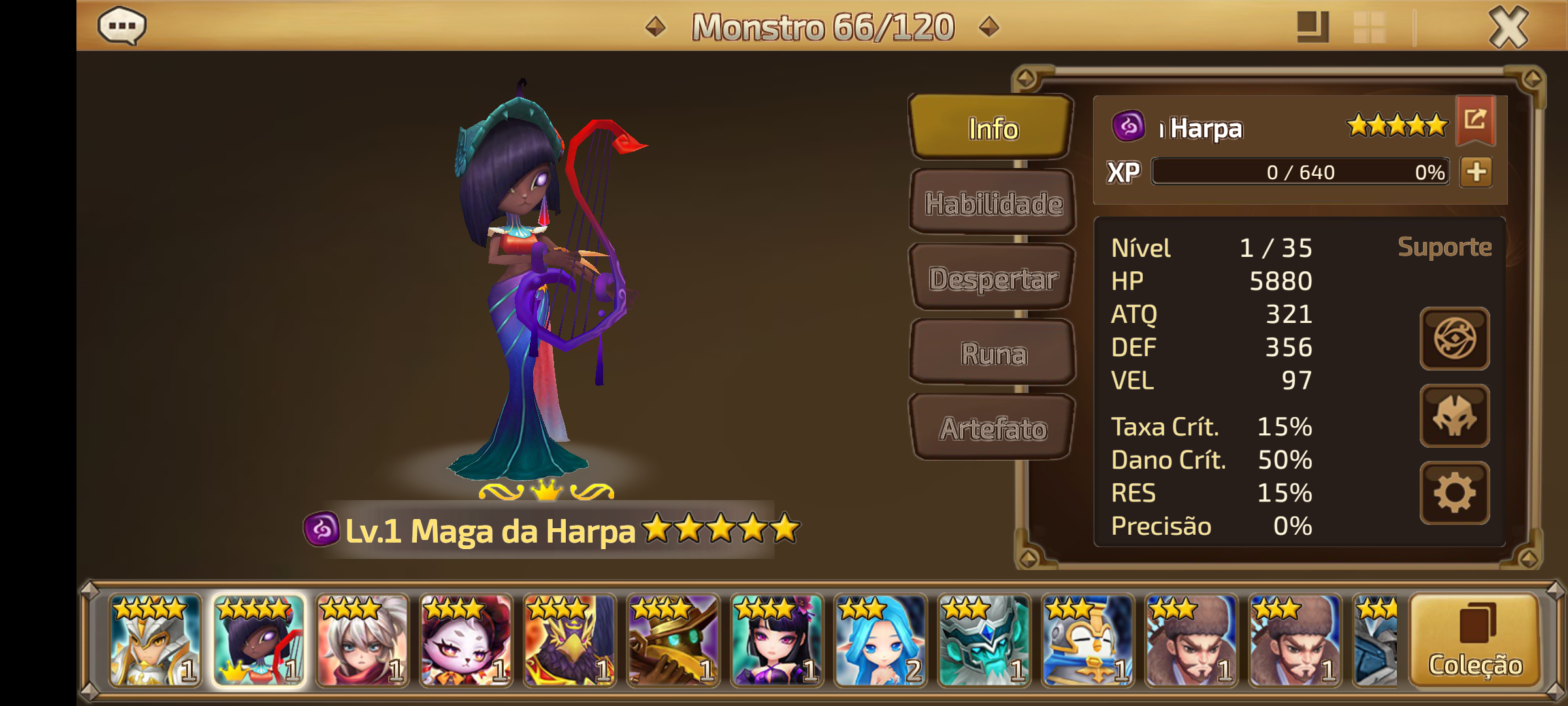This screenshot has height=706, width=1568.
Task: Click the swirling eye icon button
Action: (x=1454, y=339)
